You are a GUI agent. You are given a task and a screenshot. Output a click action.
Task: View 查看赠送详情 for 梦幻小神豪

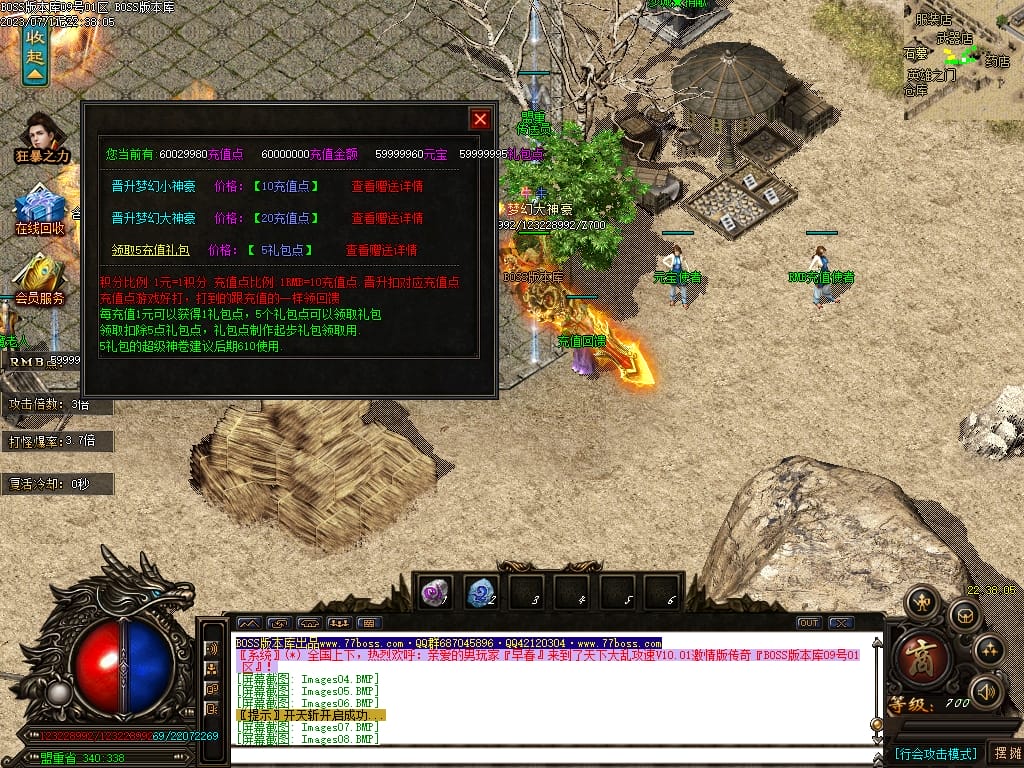pos(387,186)
